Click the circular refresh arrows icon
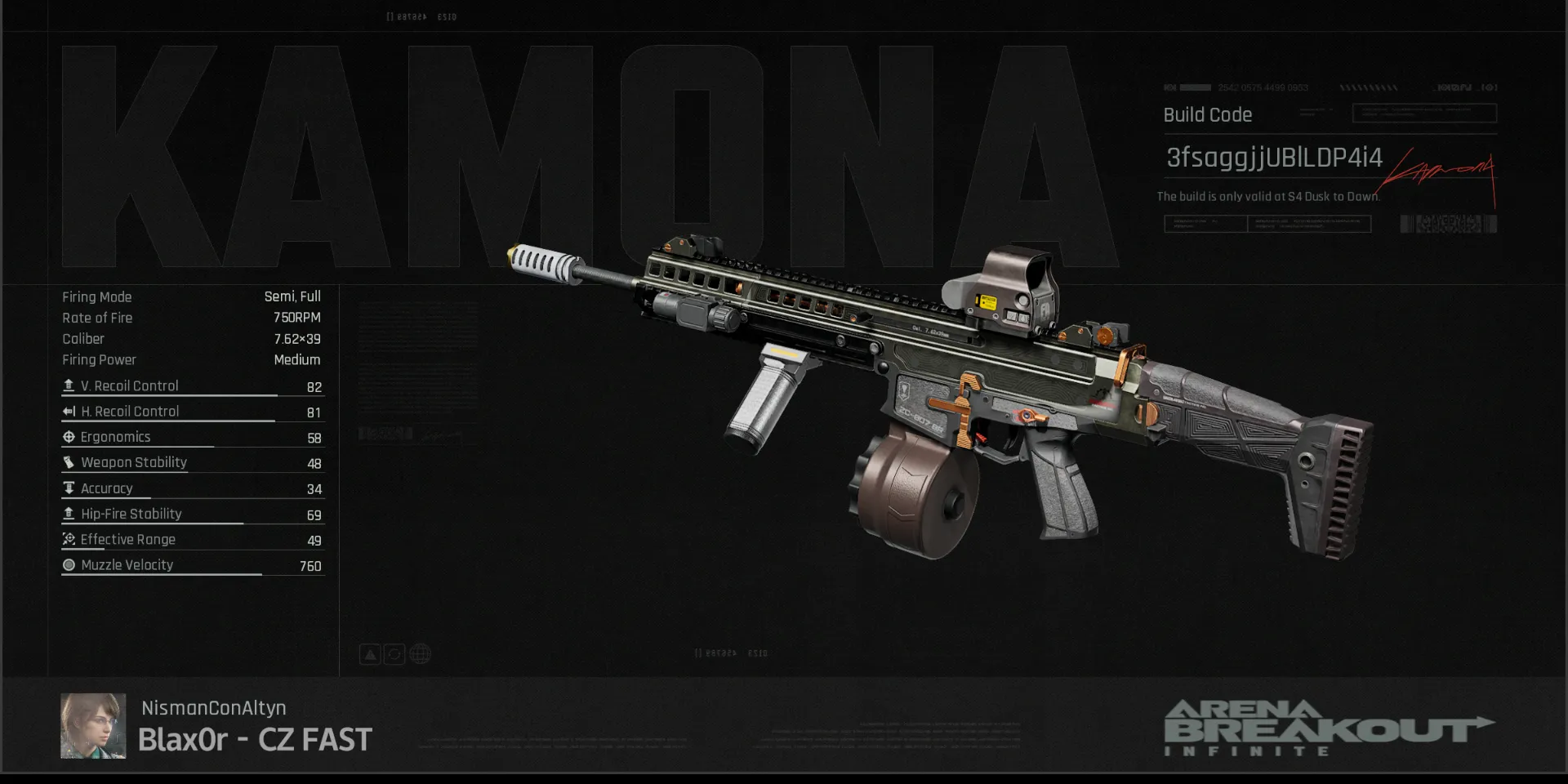Image resolution: width=1568 pixels, height=784 pixels. pos(394,654)
